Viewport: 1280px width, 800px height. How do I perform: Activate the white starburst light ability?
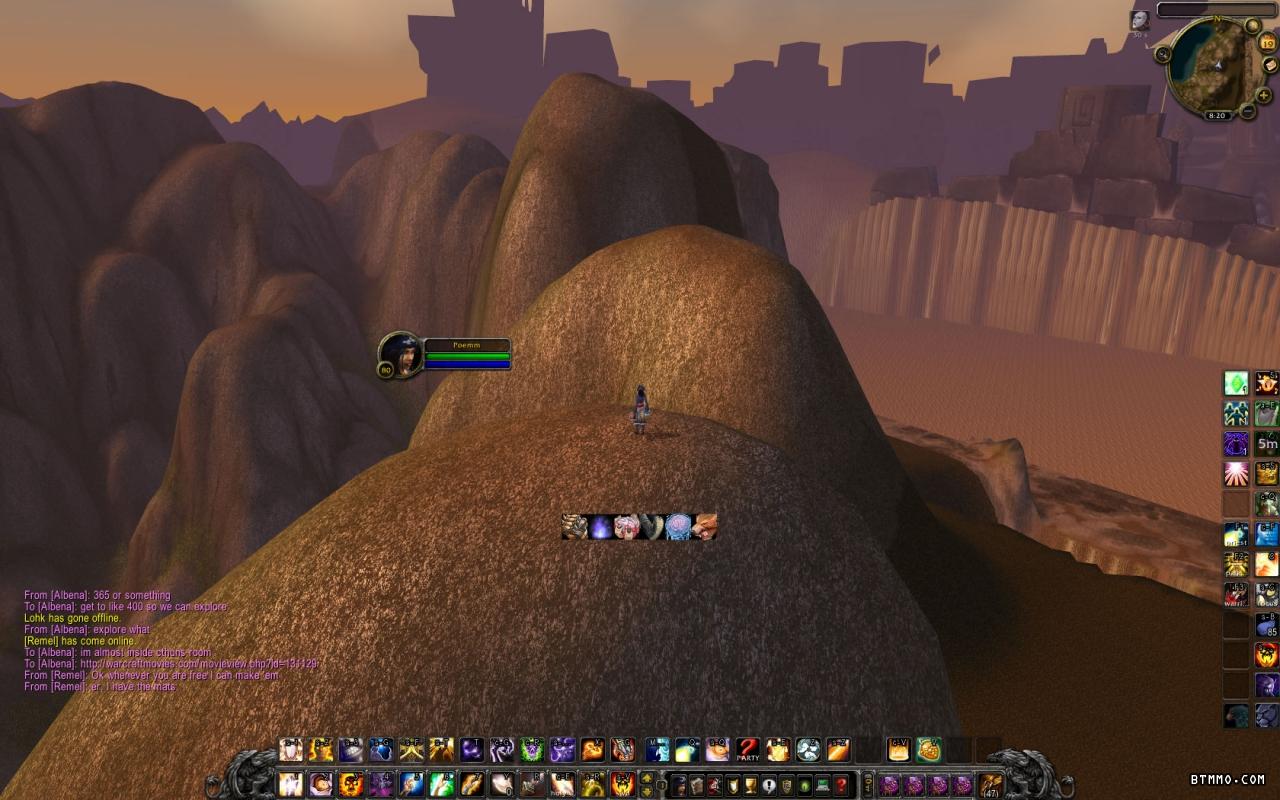1236,473
